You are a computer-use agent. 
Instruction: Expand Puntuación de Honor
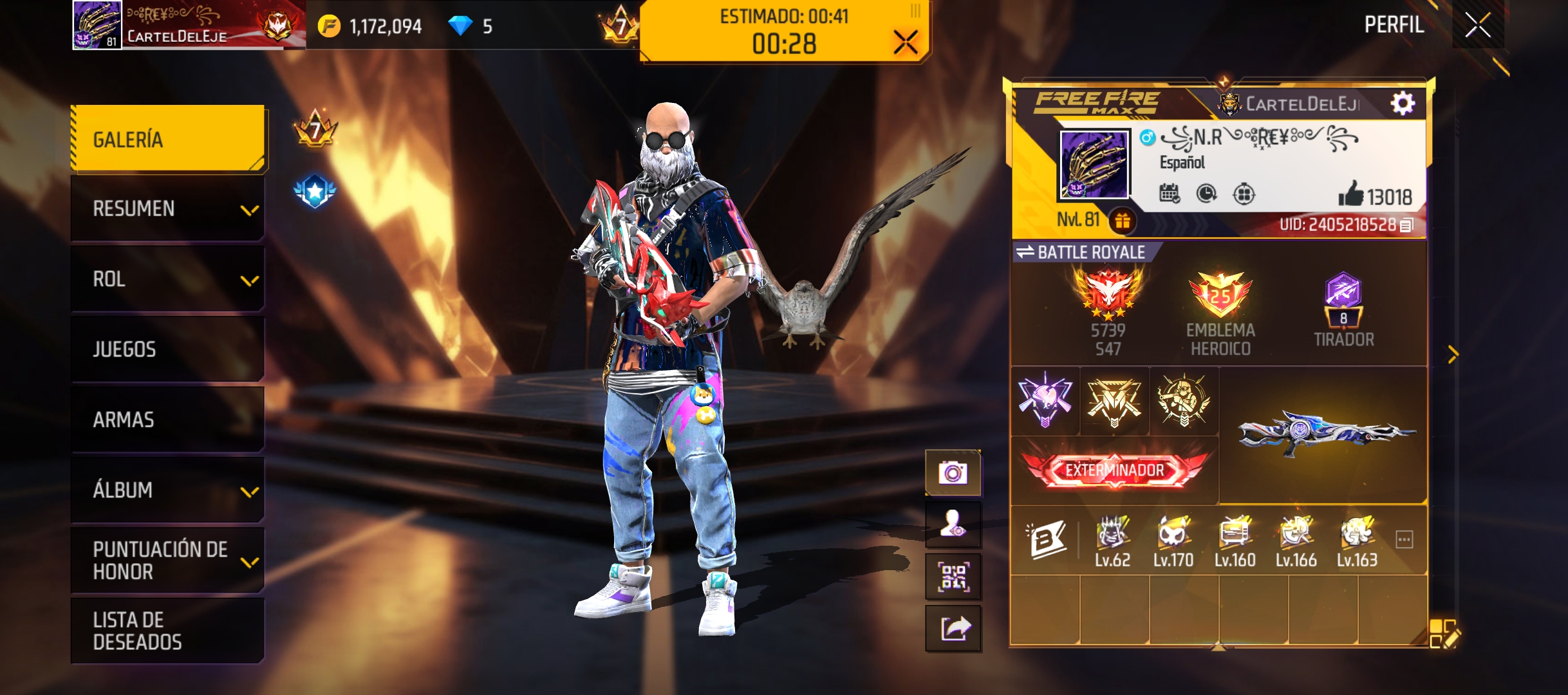pos(169,561)
